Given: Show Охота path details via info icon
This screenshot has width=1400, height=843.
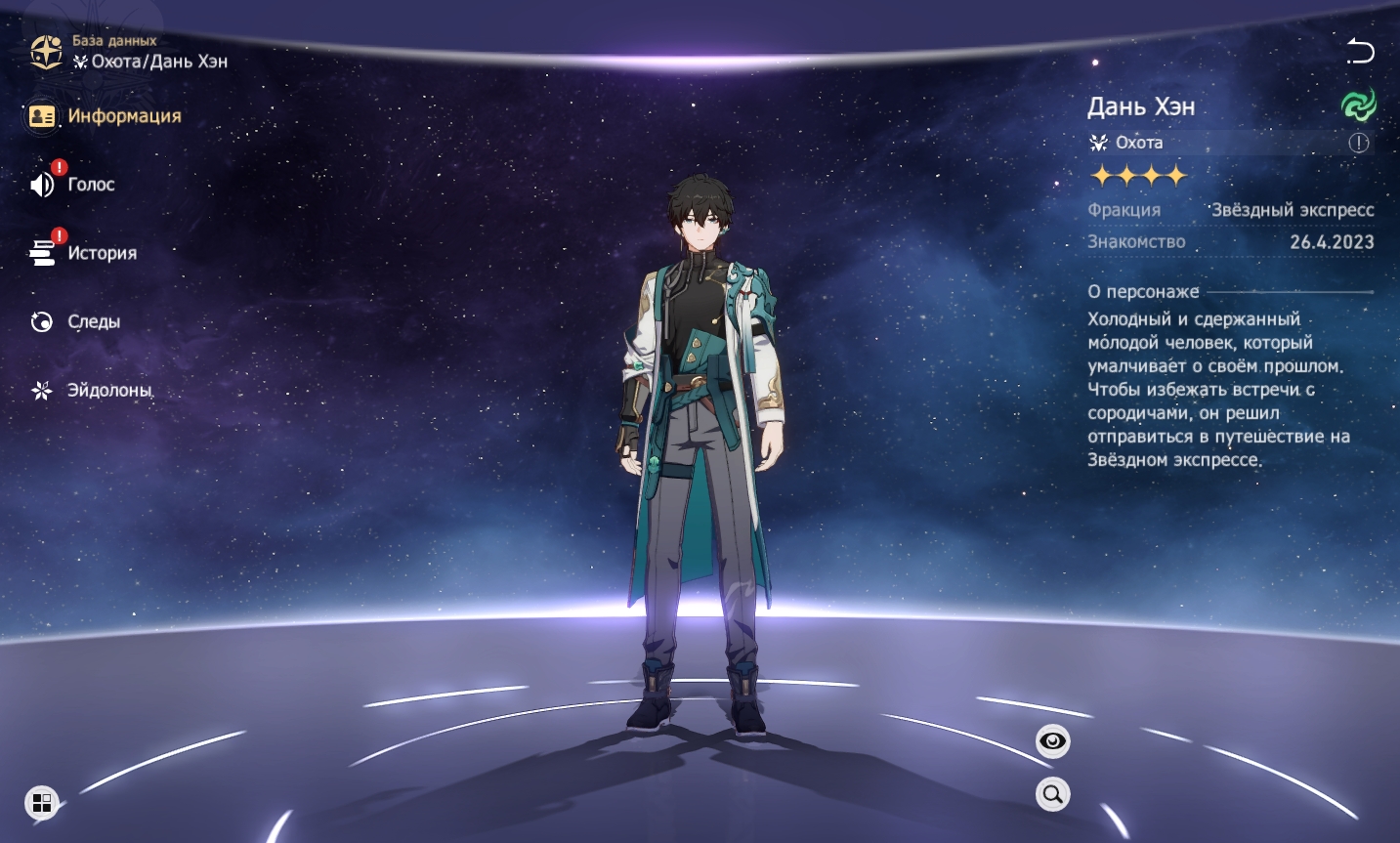Looking at the screenshot, I should click(x=1359, y=143).
